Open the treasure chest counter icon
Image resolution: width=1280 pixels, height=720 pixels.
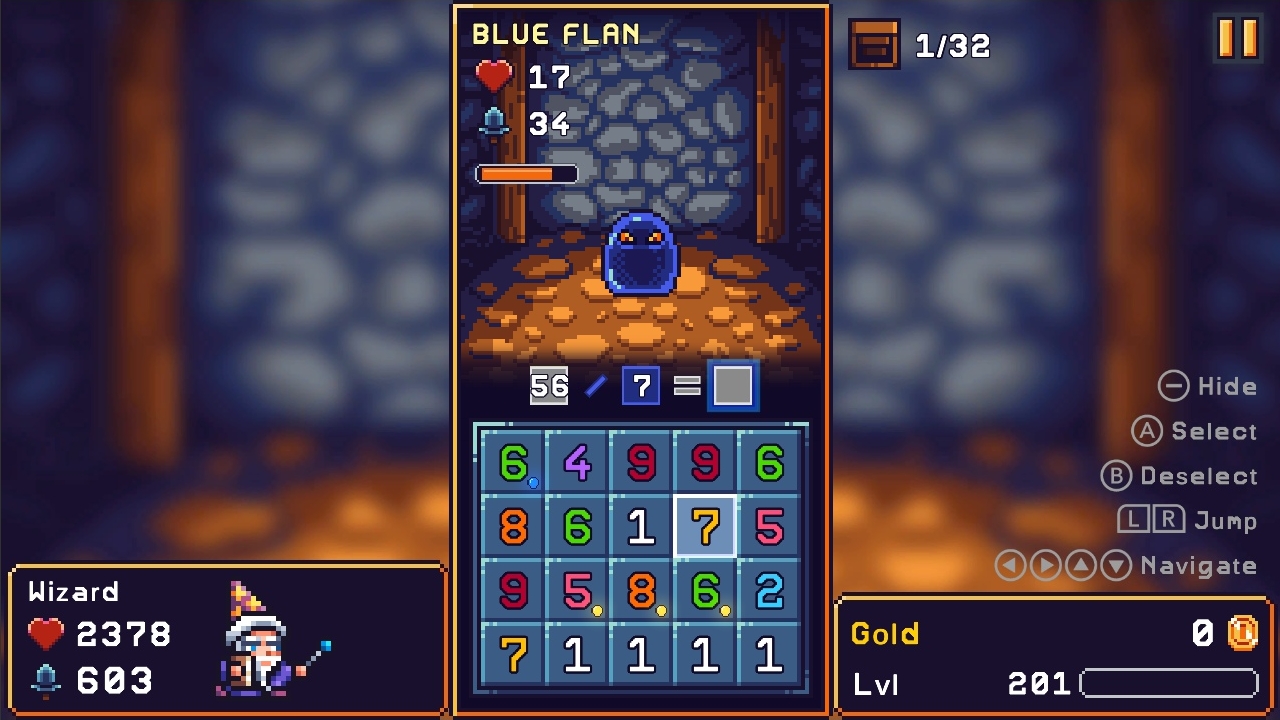[875, 45]
